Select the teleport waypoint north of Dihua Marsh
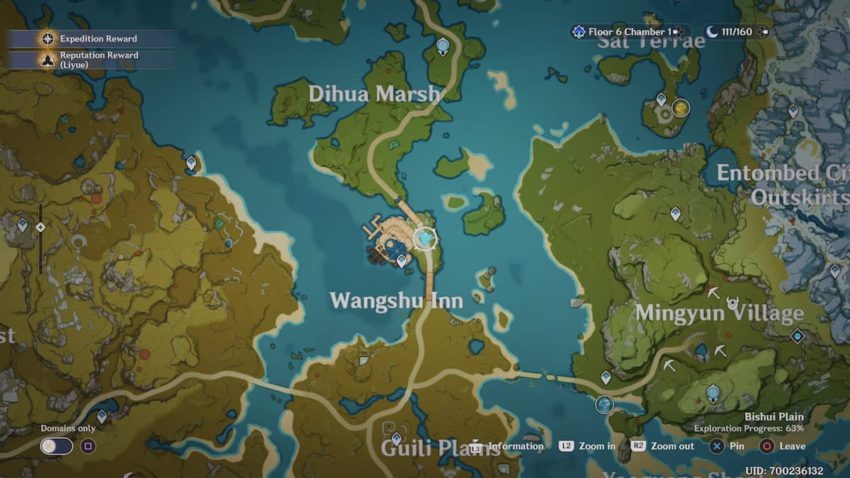The image size is (850, 478). (x=443, y=45)
